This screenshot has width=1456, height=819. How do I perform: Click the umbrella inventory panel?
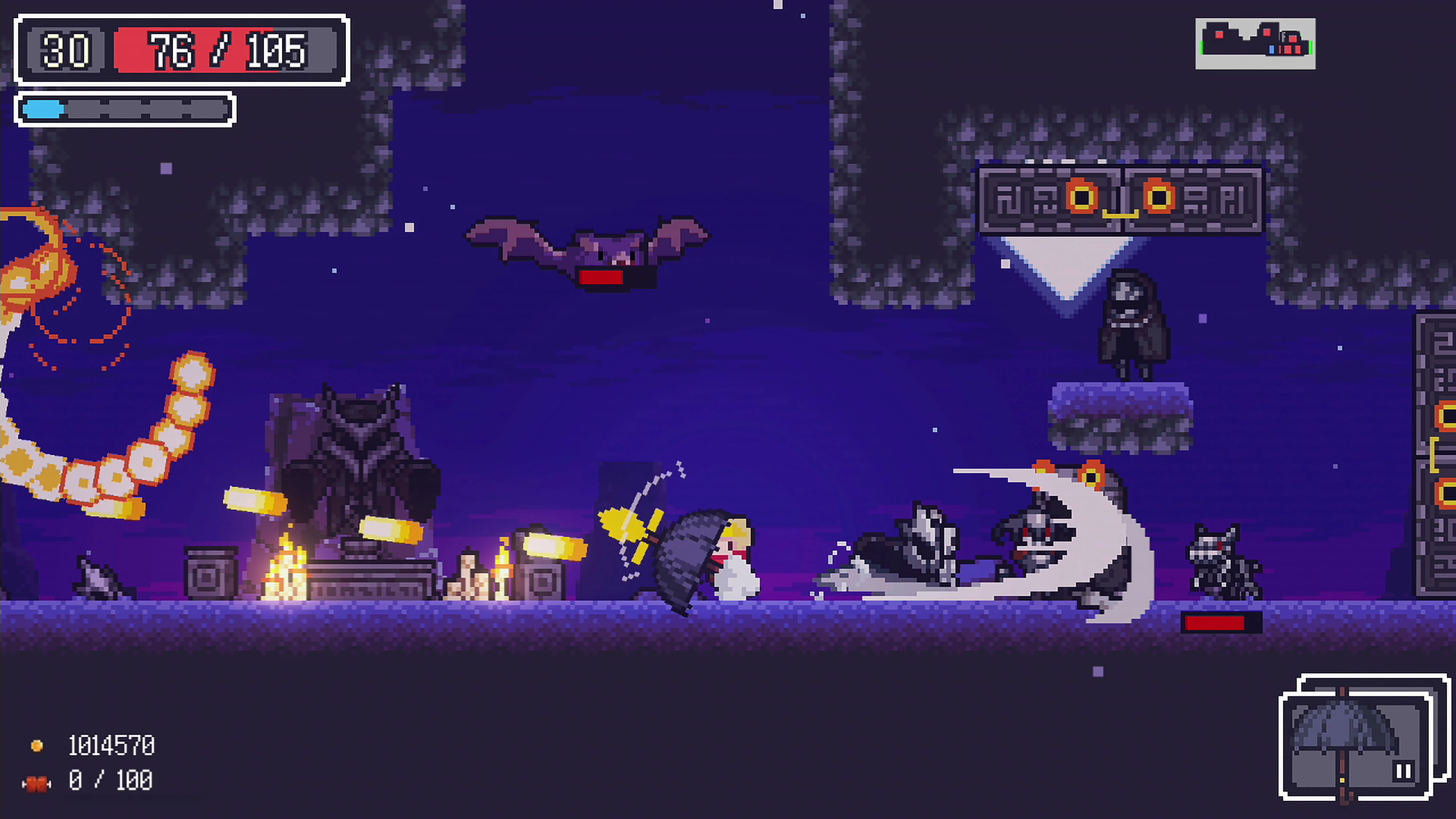1354,741
